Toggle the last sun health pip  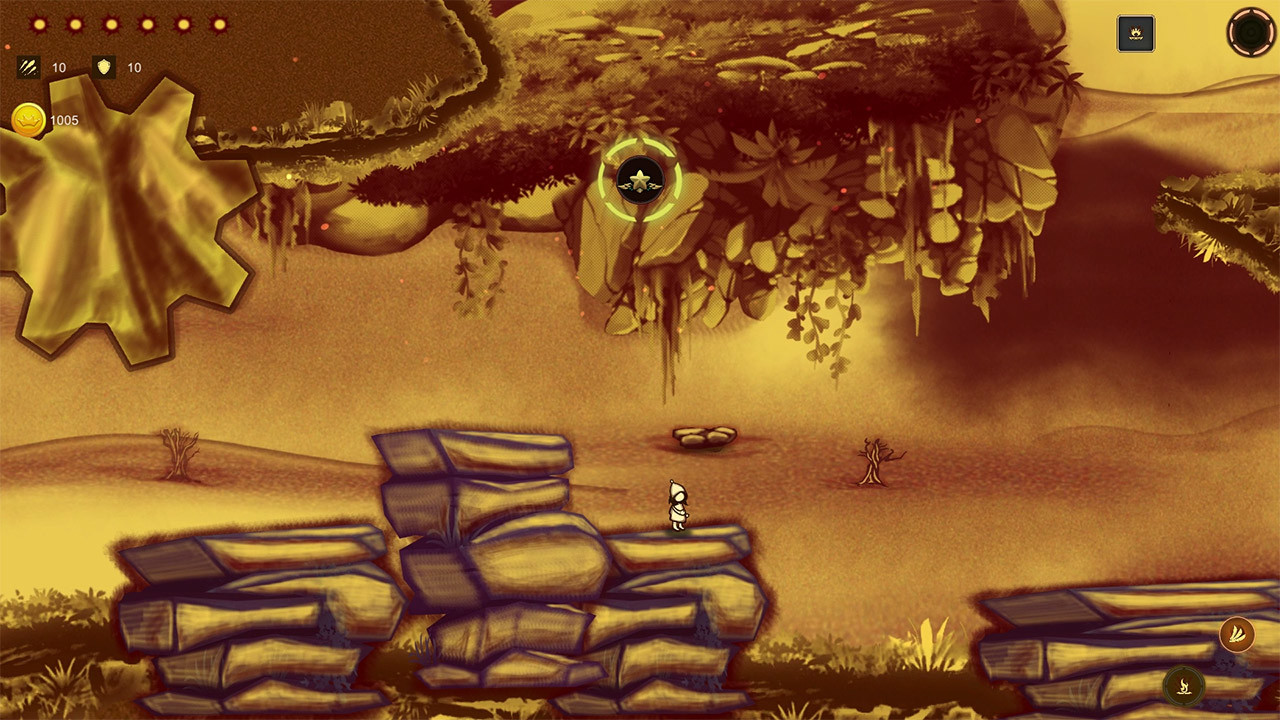[219, 24]
